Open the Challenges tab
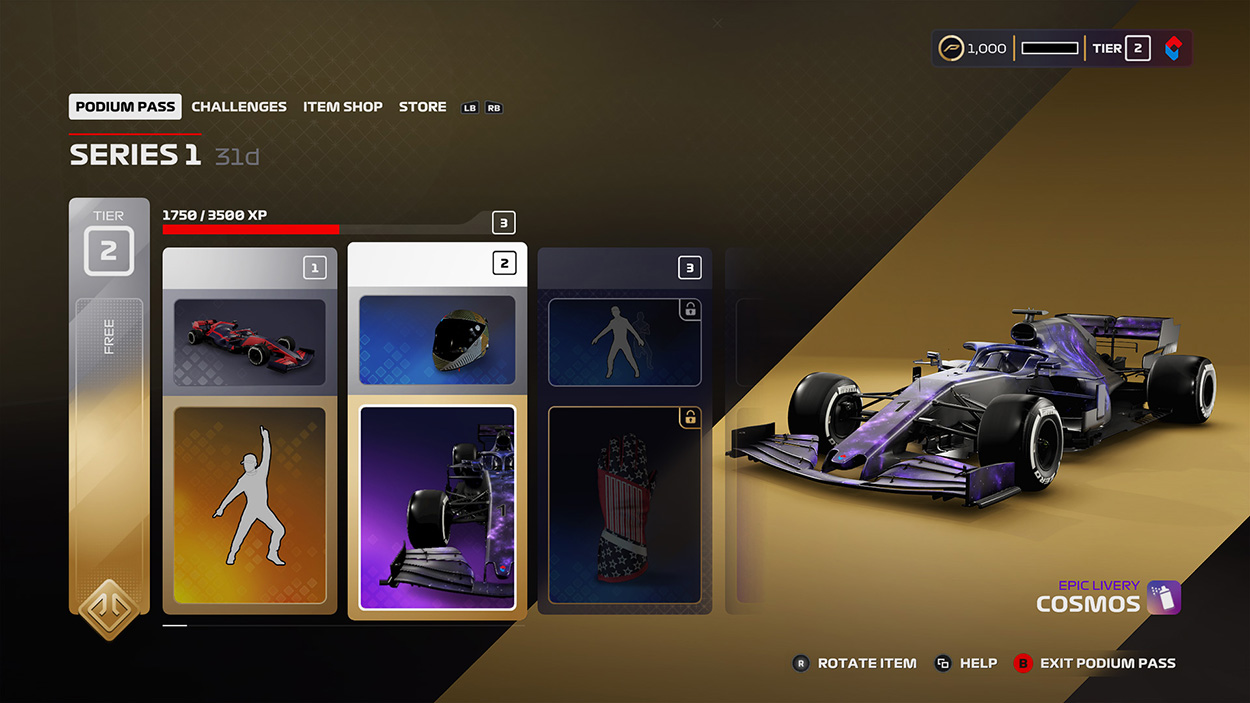Viewport: 1250px width, 703px height. (x=239, y=107)
